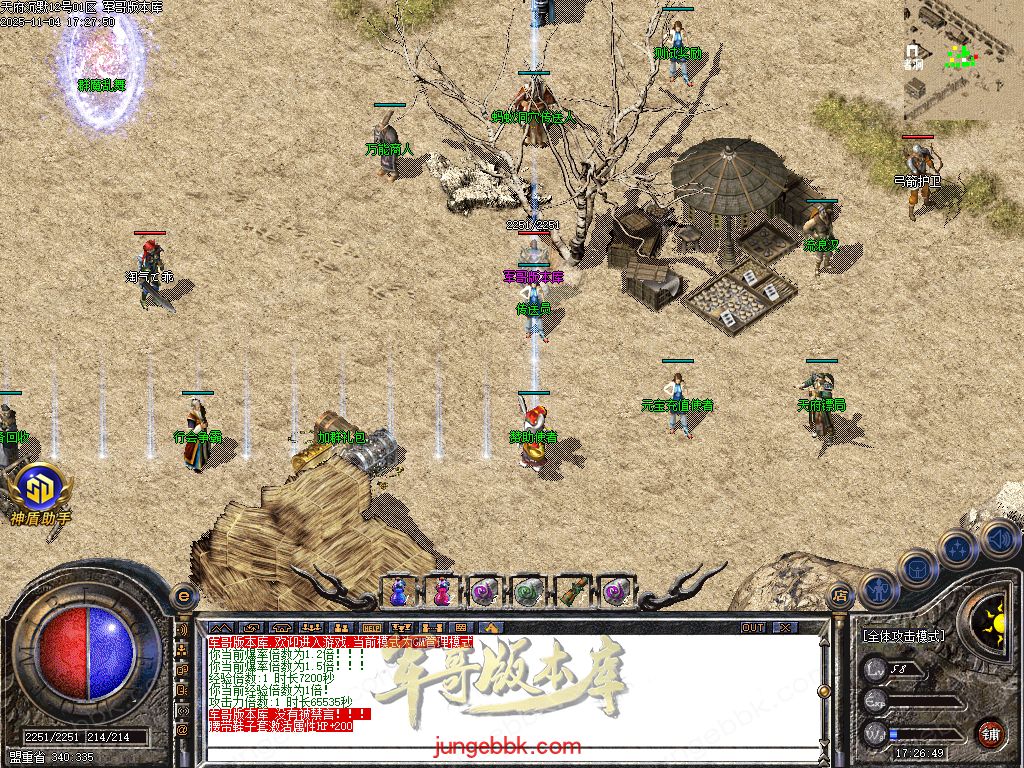Open the character equipment panel button
Viewport: 1024px width, 768px height.
[878, 590]
